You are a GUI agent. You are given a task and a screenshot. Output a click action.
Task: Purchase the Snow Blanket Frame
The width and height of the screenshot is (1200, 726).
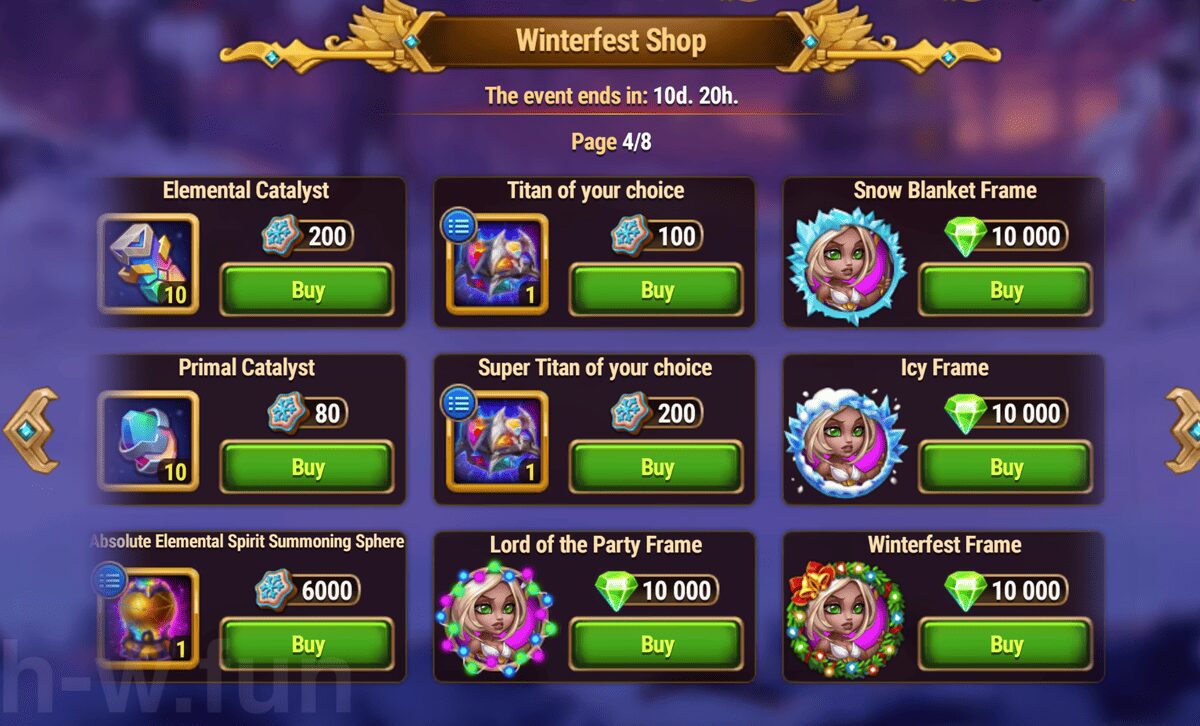(1005, 290)
